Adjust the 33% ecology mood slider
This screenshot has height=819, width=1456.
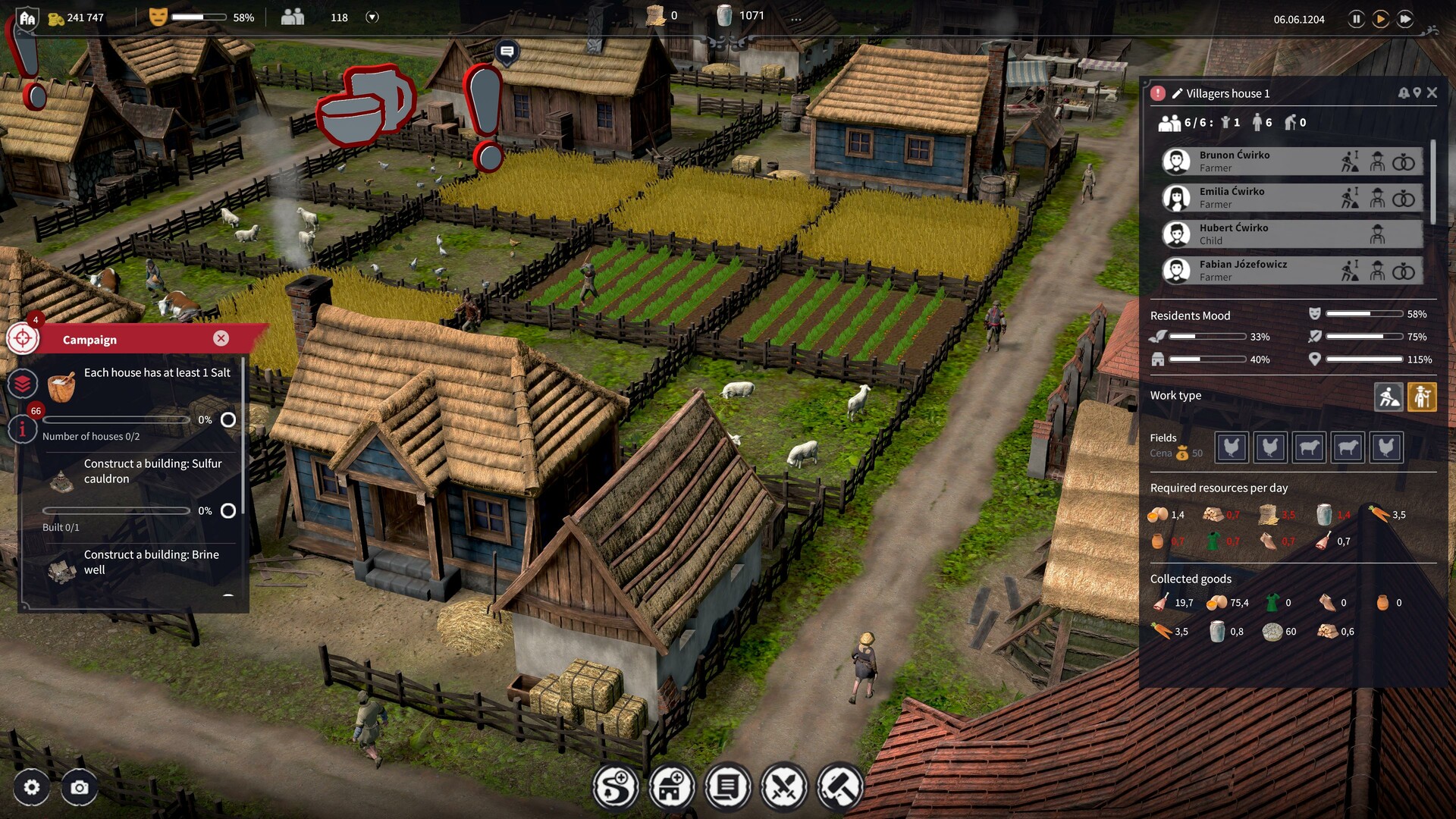pyautogui.click(x=1206, y=337)
